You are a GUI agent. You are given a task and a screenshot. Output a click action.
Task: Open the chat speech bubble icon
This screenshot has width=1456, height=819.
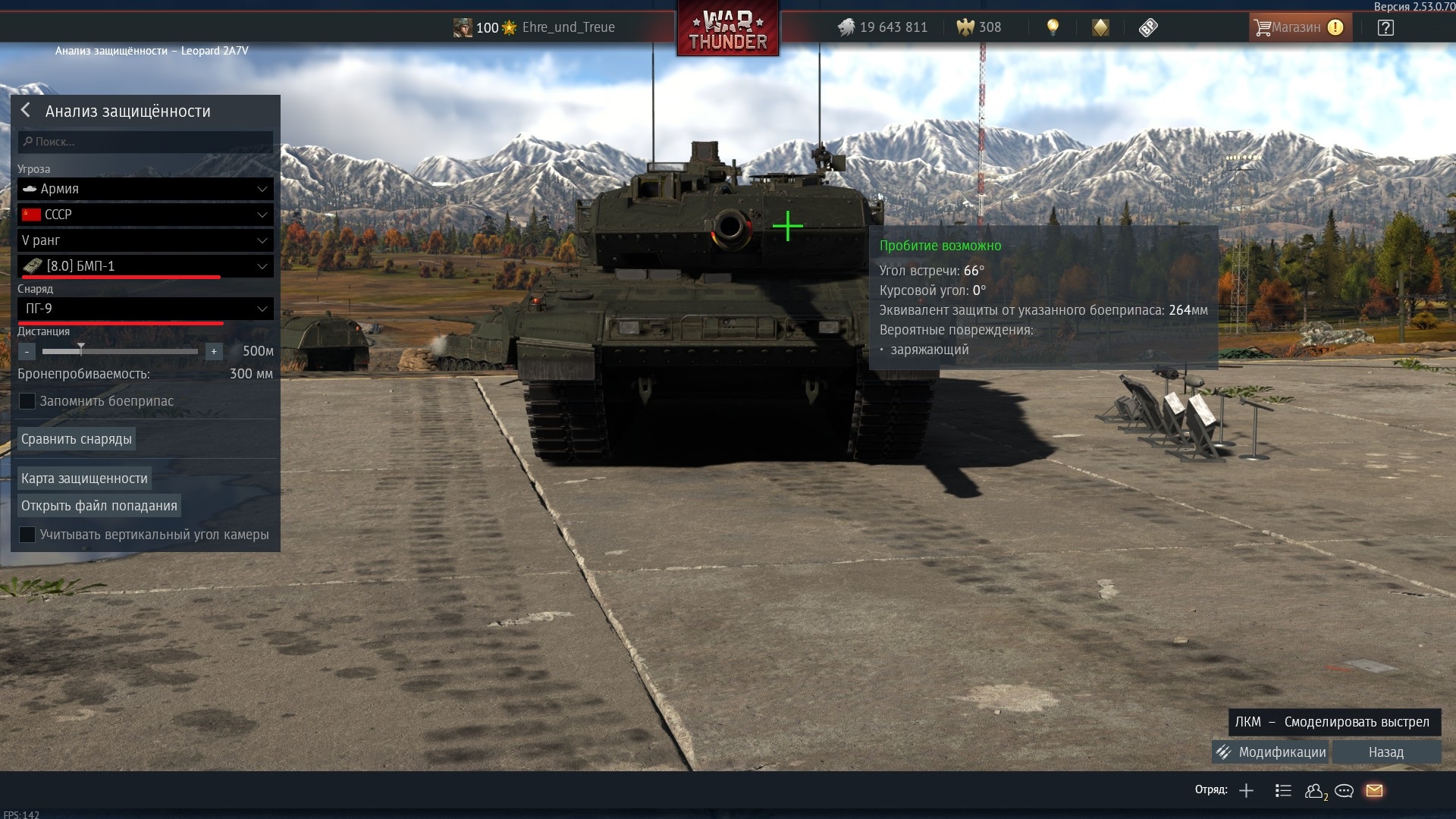click(1344, 791)
